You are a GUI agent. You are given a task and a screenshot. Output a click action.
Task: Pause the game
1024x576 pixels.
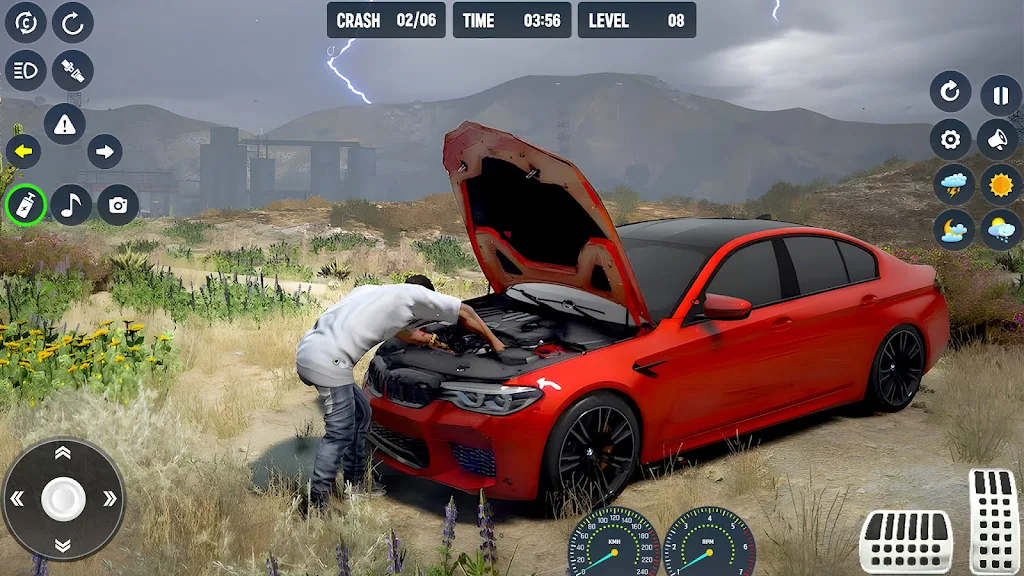pos(1001,94)
